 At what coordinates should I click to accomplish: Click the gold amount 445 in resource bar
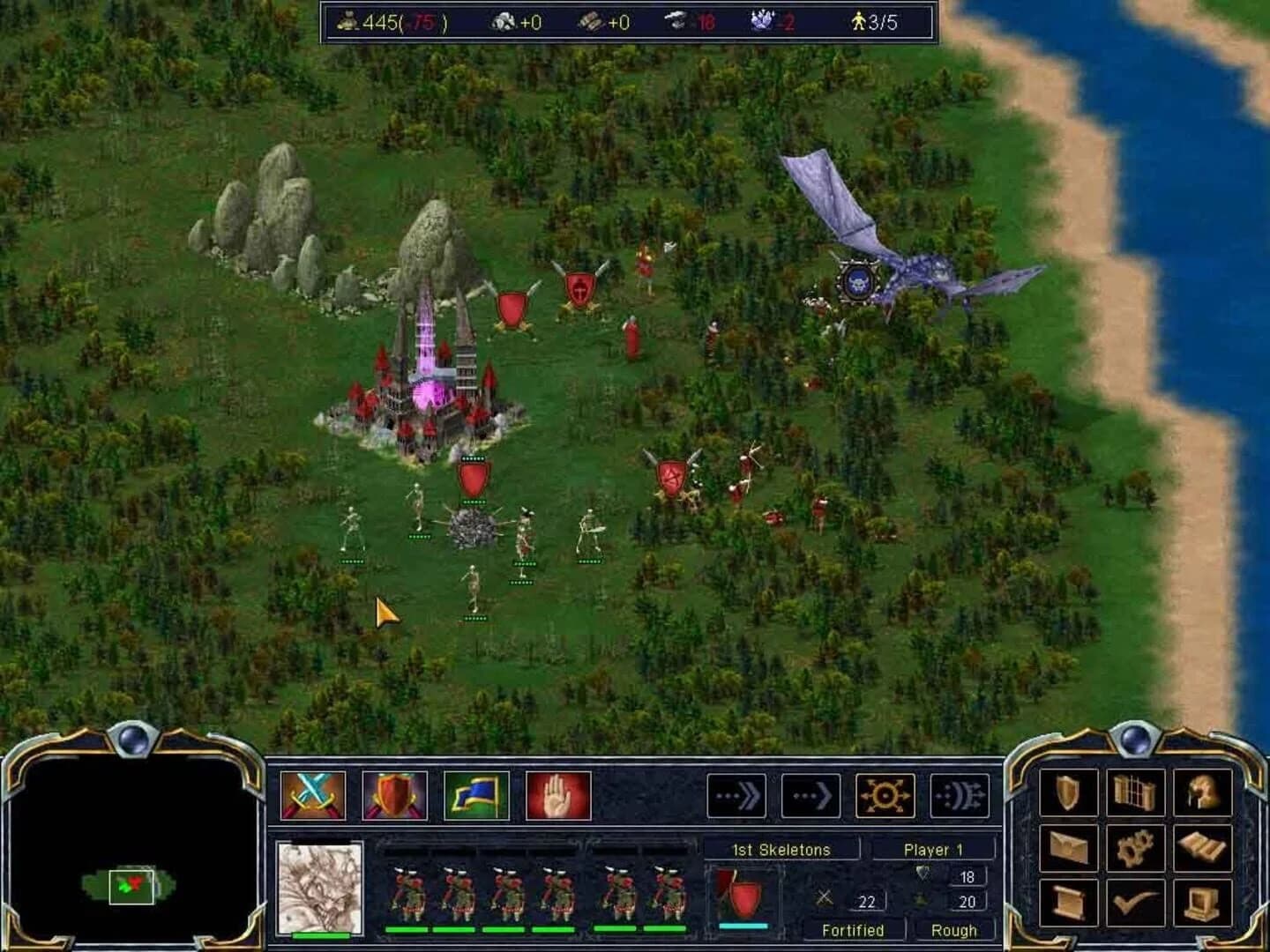[x=379, y=23]
